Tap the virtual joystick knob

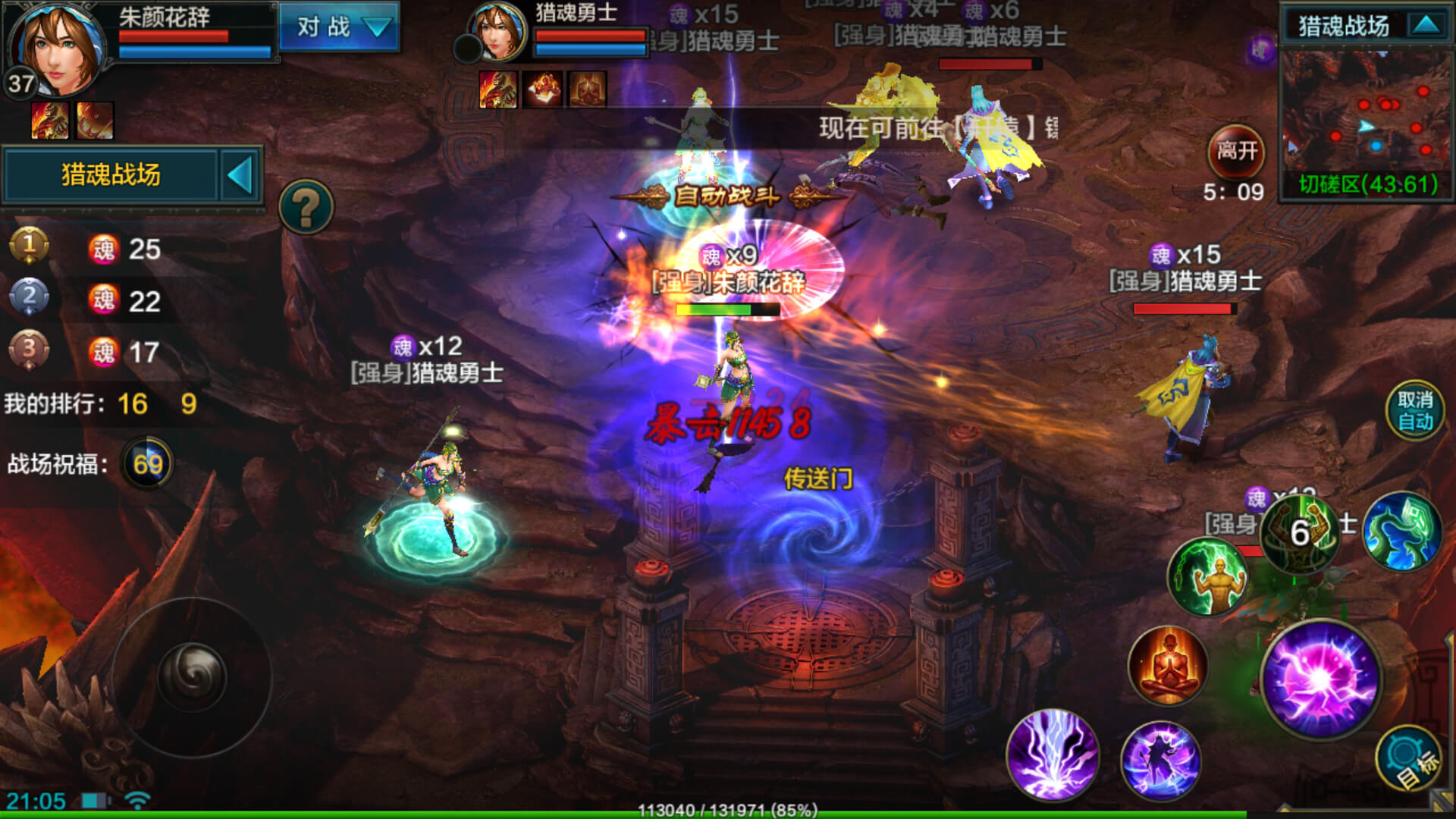point(191,676)
